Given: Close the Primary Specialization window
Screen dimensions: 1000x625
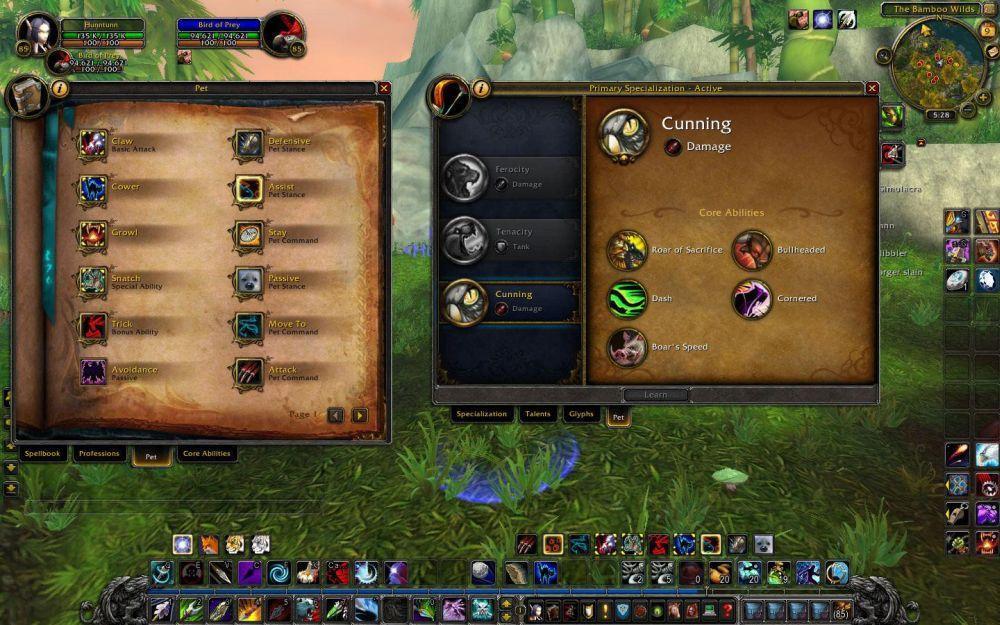Looking at the screenshot, I should pos(872,88).
